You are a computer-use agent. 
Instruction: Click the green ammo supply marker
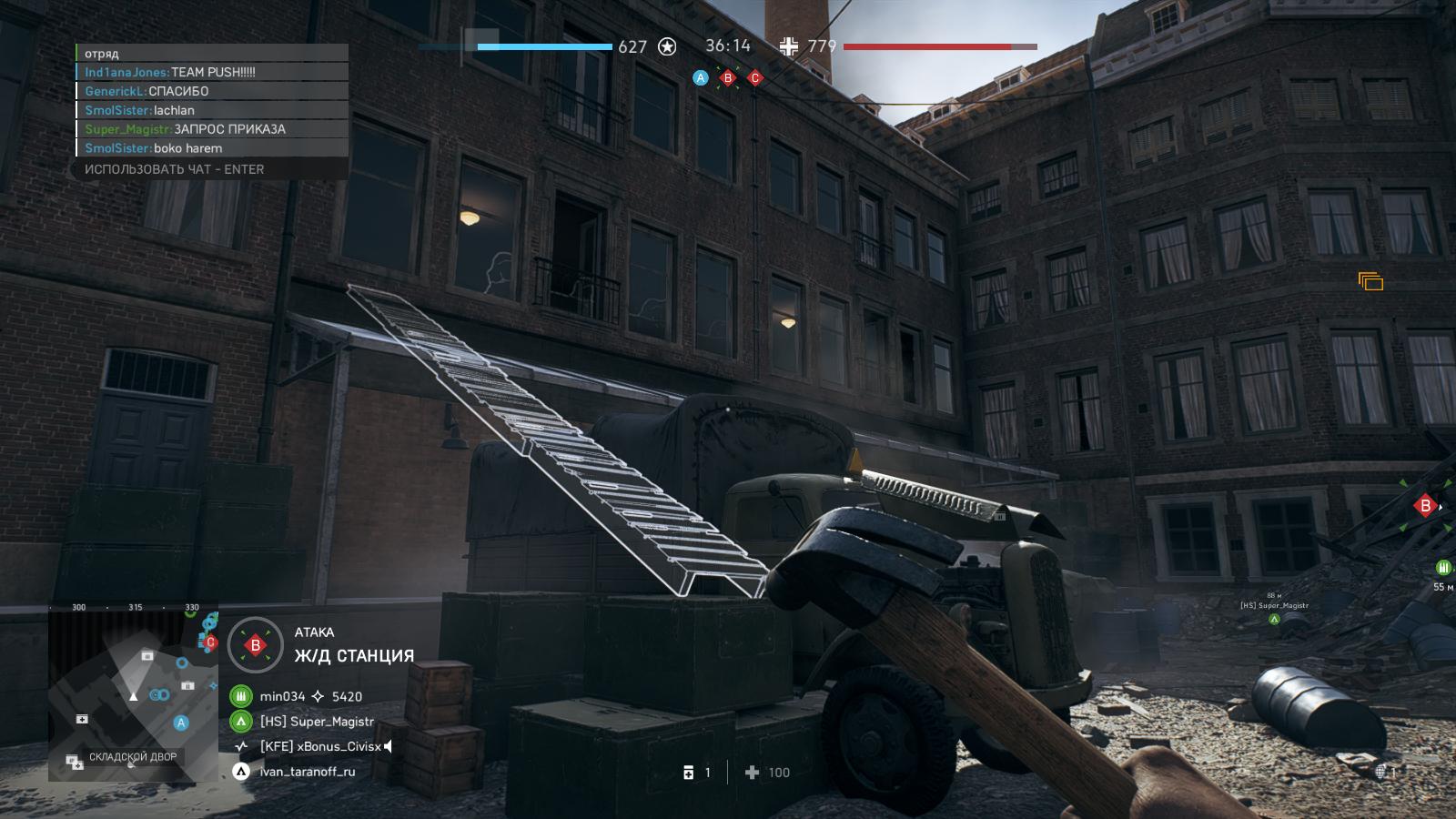[x=1443, y=568]
